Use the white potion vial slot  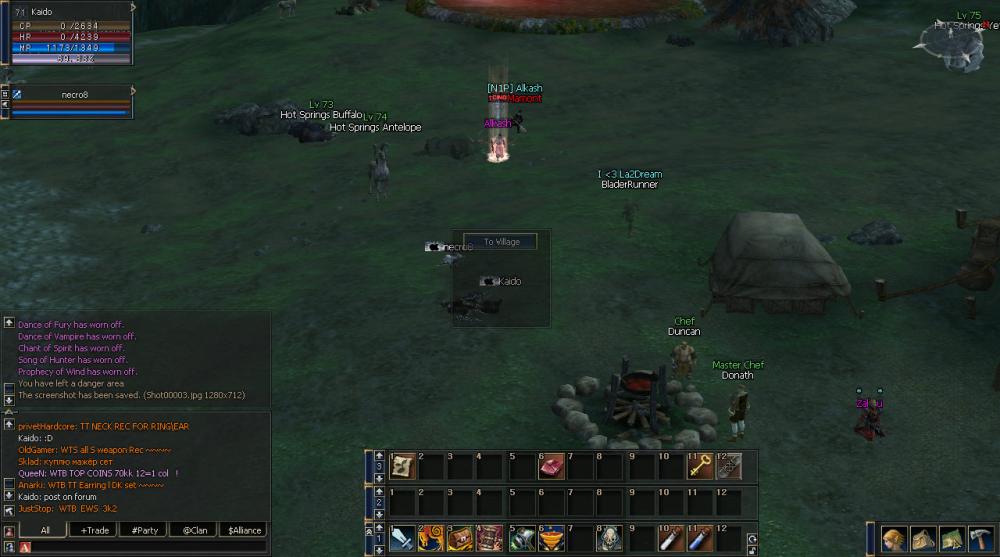coord(670,539)
